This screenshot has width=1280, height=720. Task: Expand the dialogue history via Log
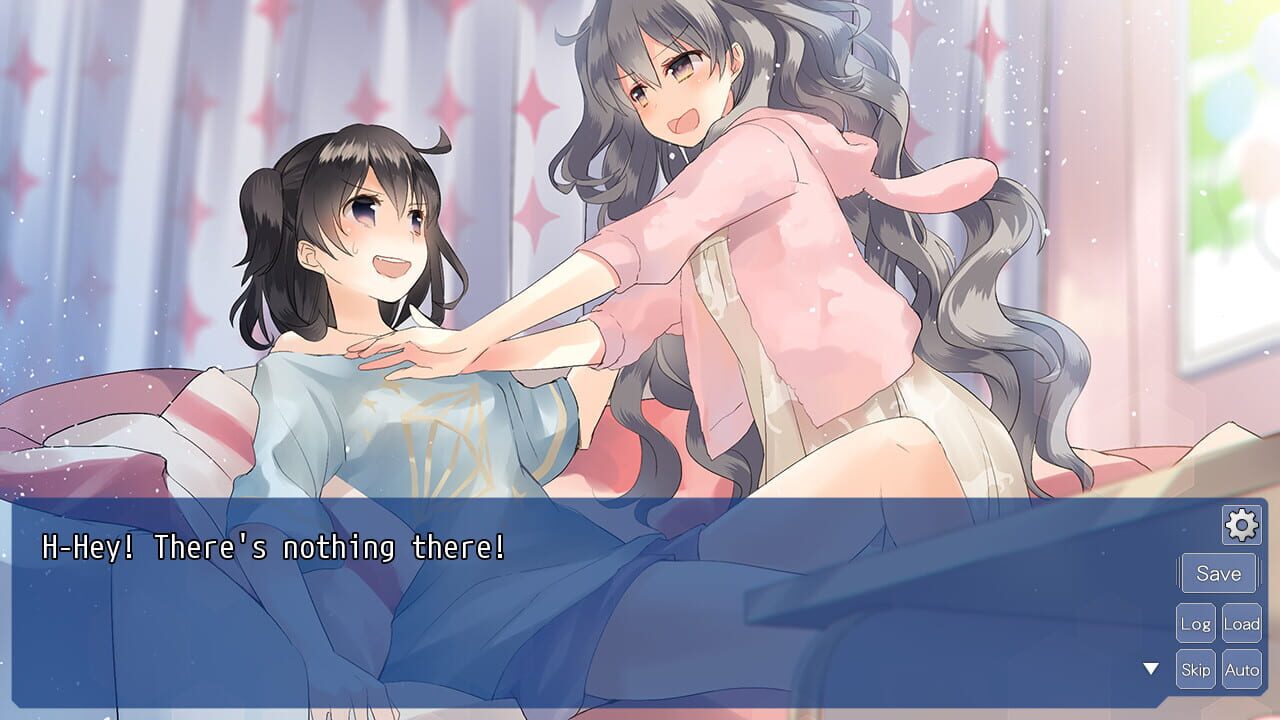[1196, 622]
